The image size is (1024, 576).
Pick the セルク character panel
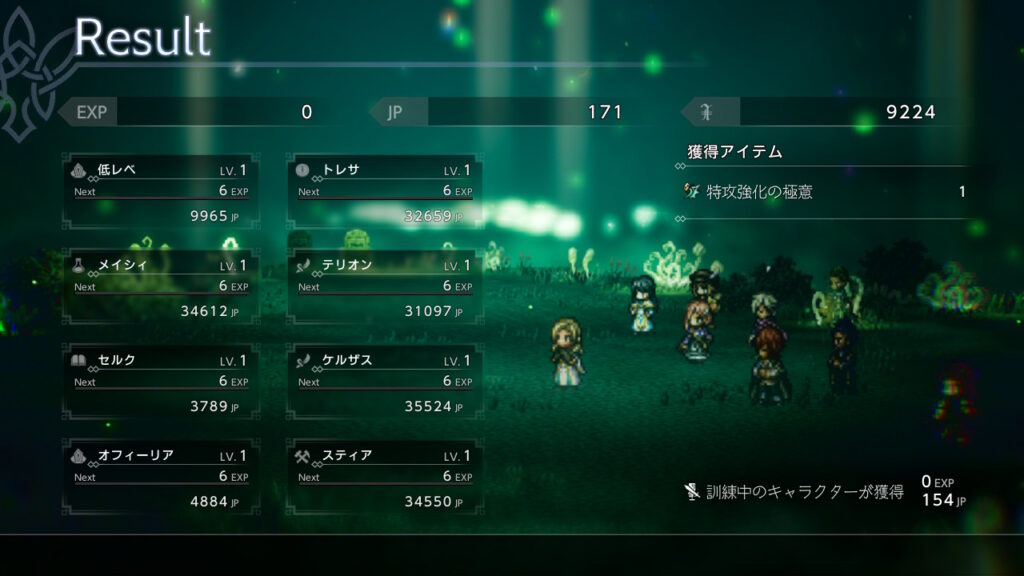161,383
